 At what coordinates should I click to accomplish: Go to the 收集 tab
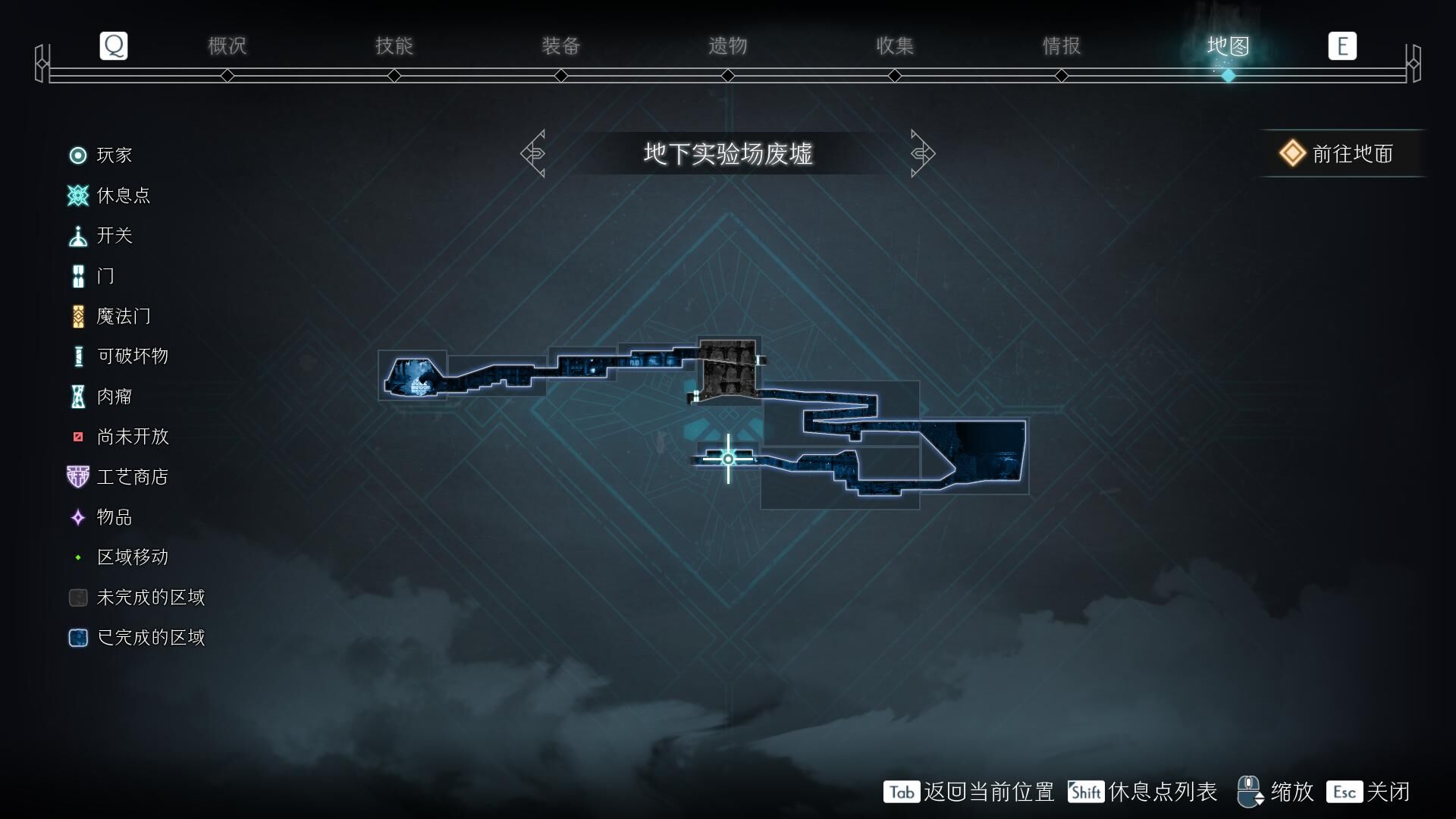[894, 46]
